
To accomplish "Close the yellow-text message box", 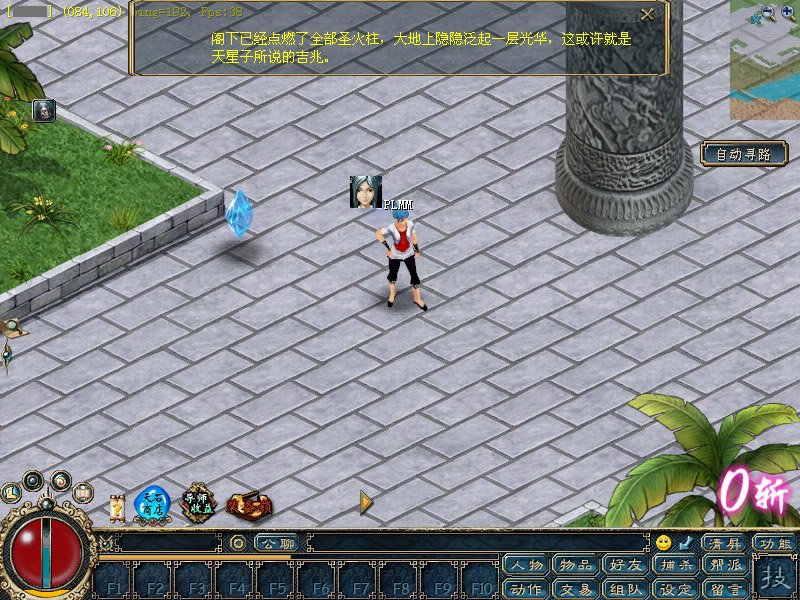I will (647, 14).
